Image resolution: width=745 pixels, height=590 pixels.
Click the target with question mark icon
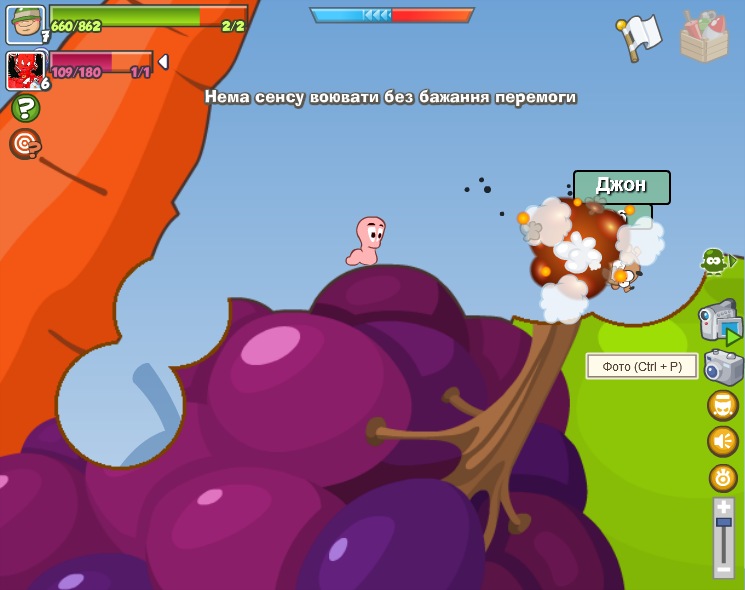25,144
